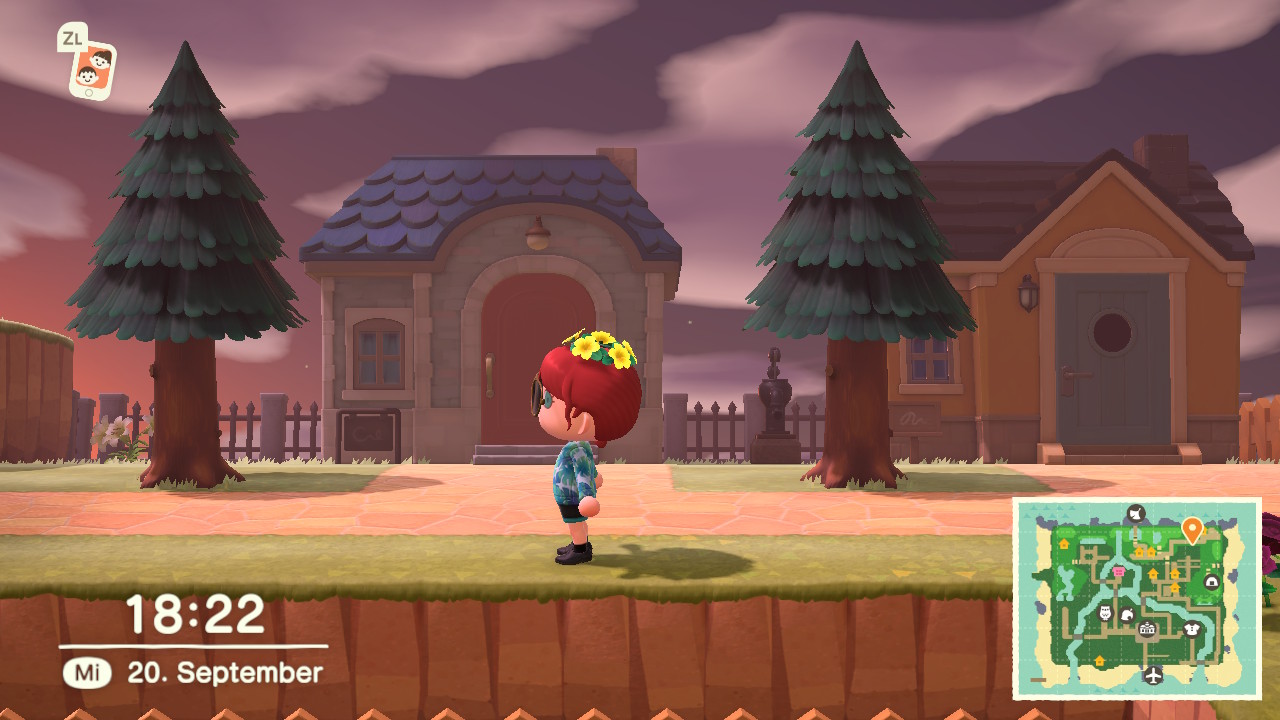Select the campsite tent marker on minimap
1280x720 pixels.
pyautogui.click(x=1212, y=581)
